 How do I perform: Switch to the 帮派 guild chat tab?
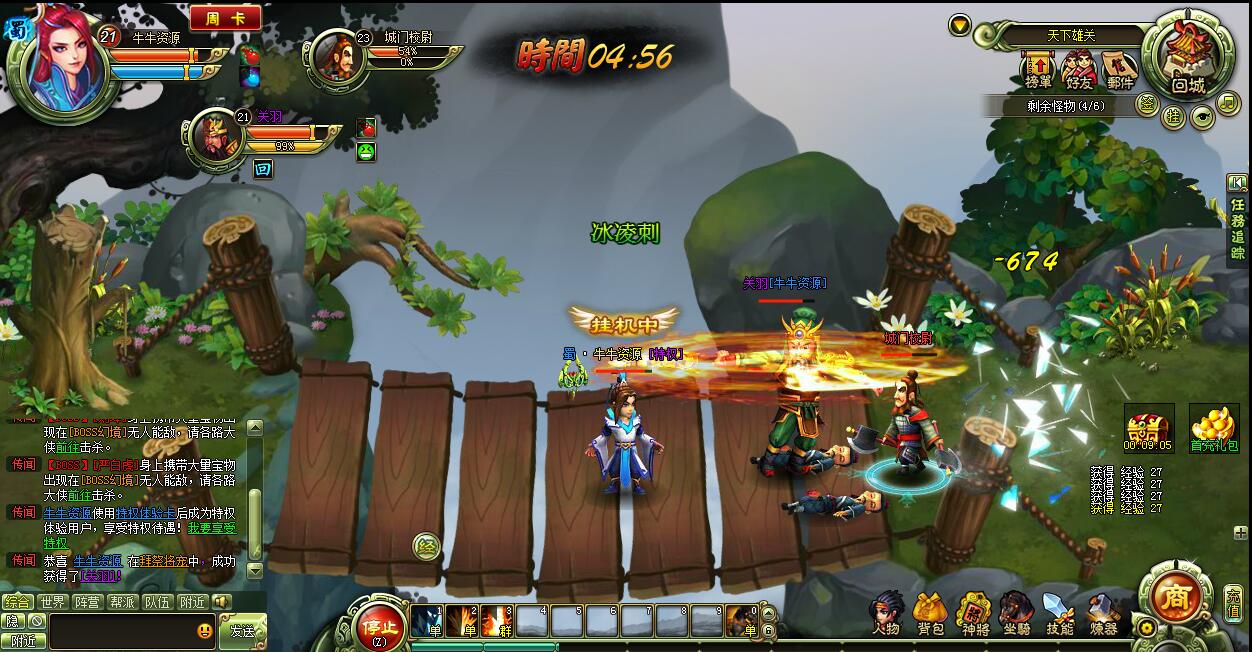click(122, 602)
